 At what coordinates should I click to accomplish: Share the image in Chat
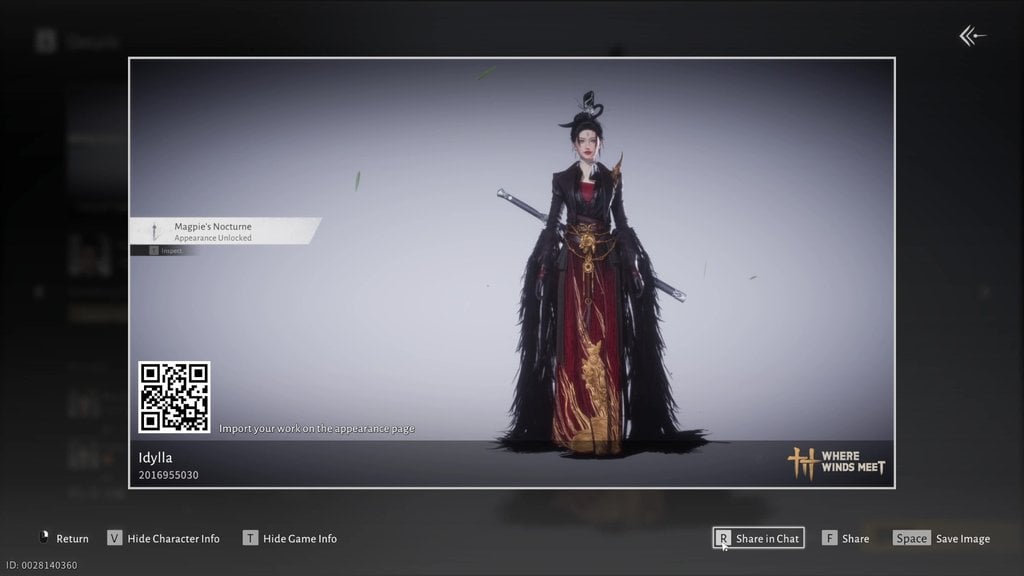click(x=758, y=538)
